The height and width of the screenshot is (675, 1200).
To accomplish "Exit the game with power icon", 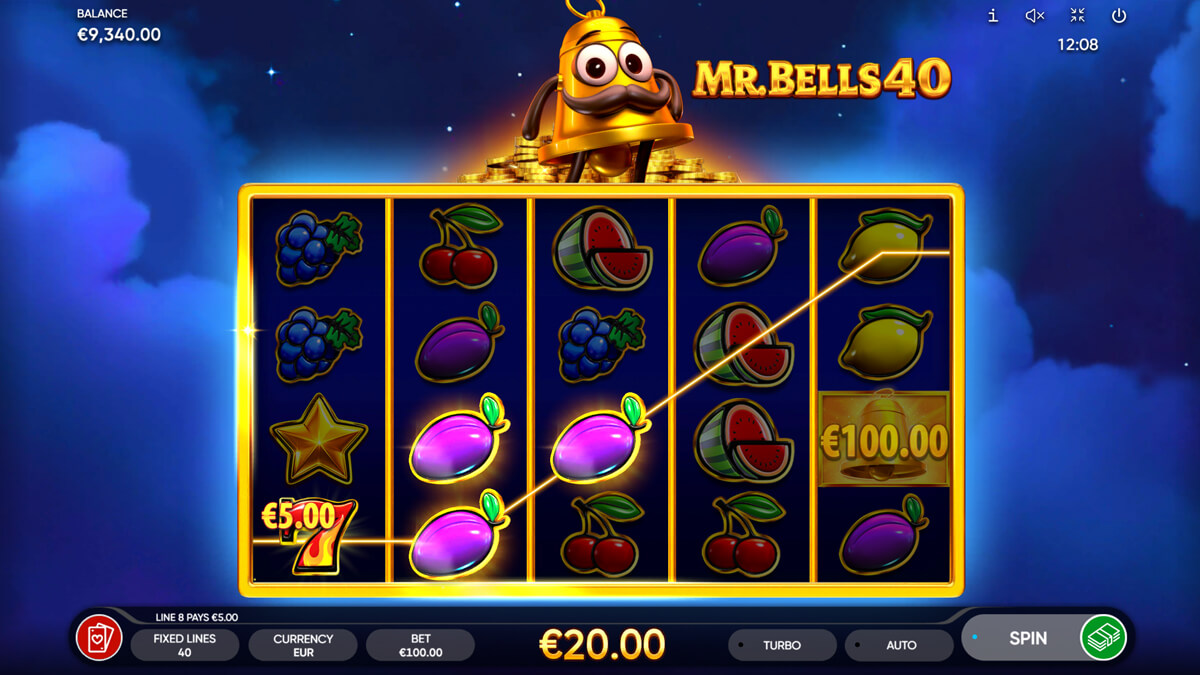I will tap(1119, 15).
